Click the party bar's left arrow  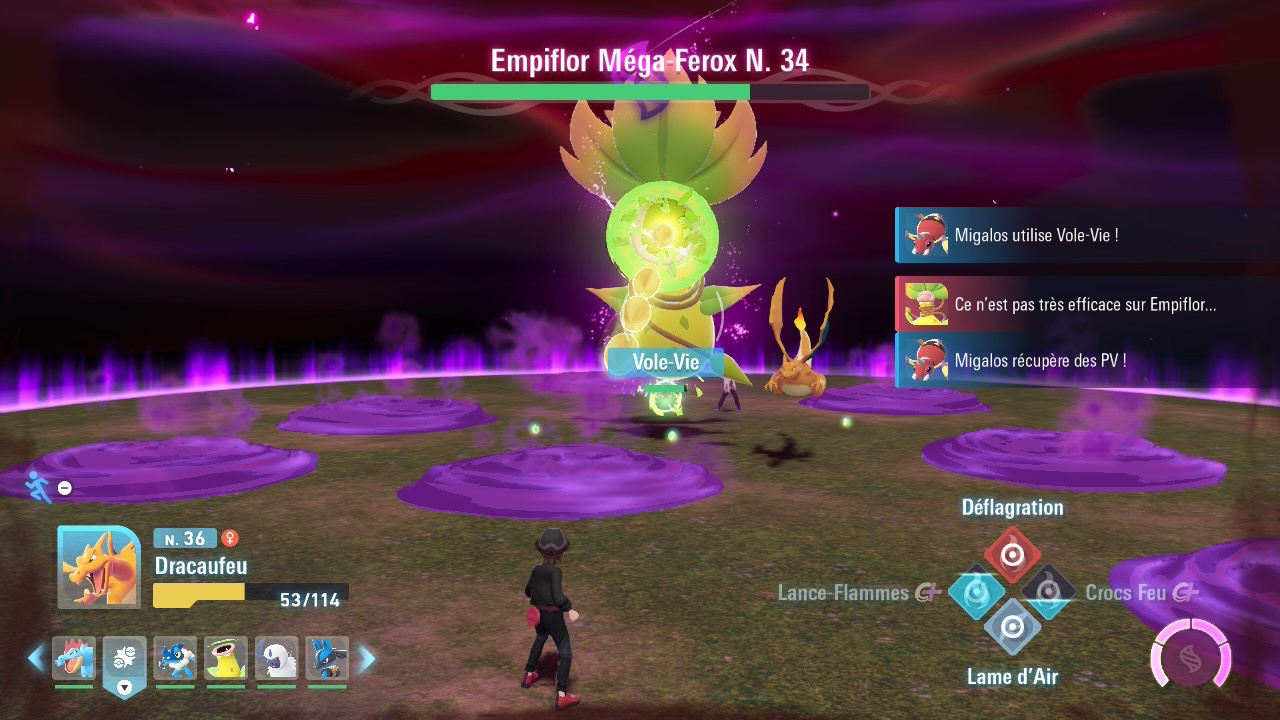[x=36, y=658]
